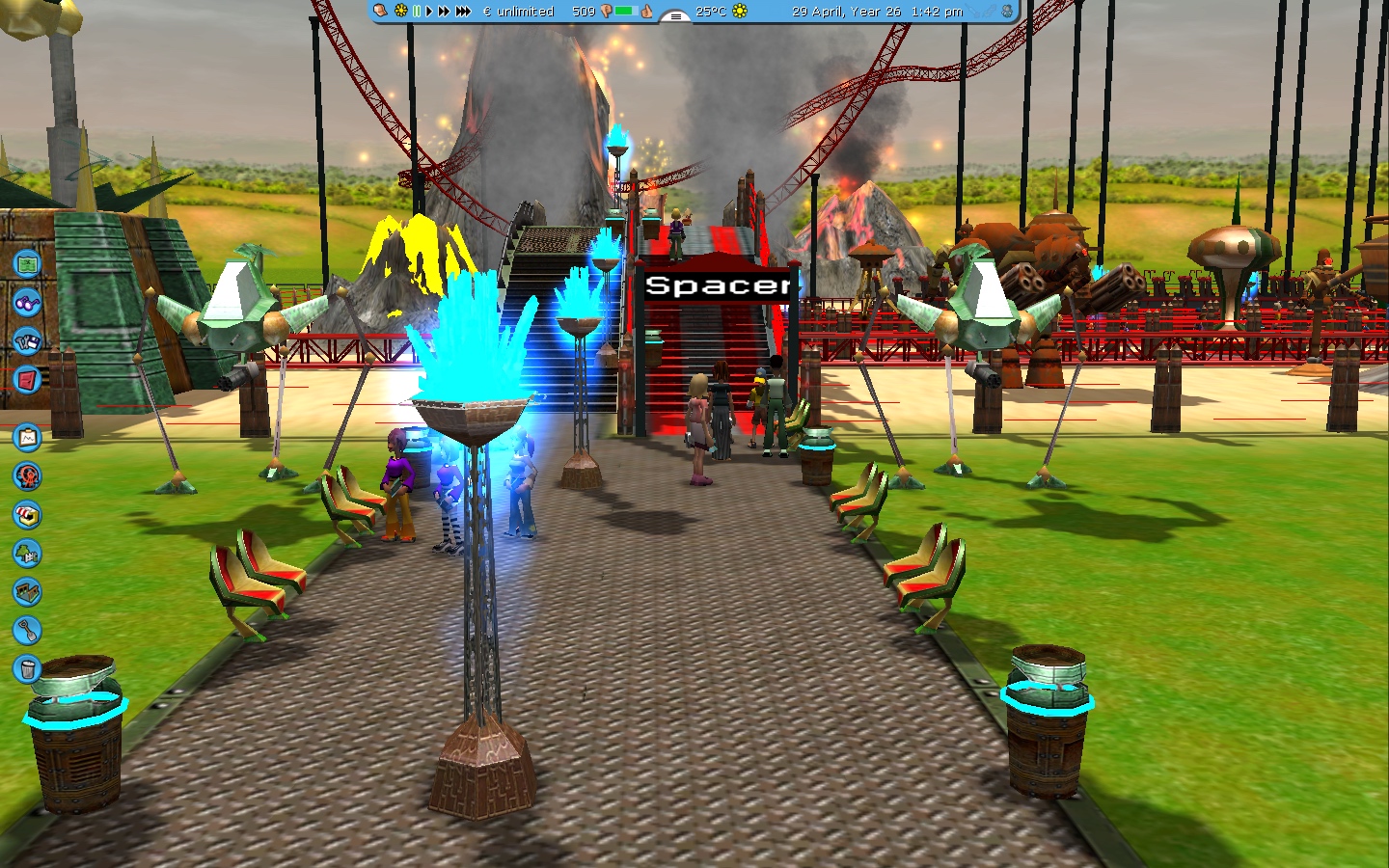The height and width of the screenshot is (868, 1389).
Task: Expand the top status bar handle
Action: click(x=675, y=15)
